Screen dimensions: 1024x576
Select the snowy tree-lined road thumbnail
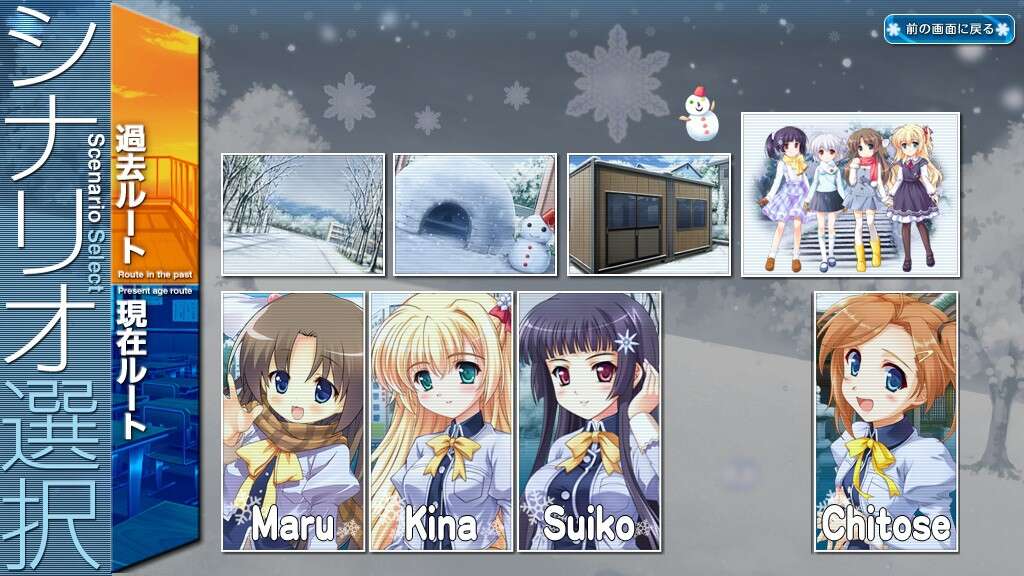point(303,214)
